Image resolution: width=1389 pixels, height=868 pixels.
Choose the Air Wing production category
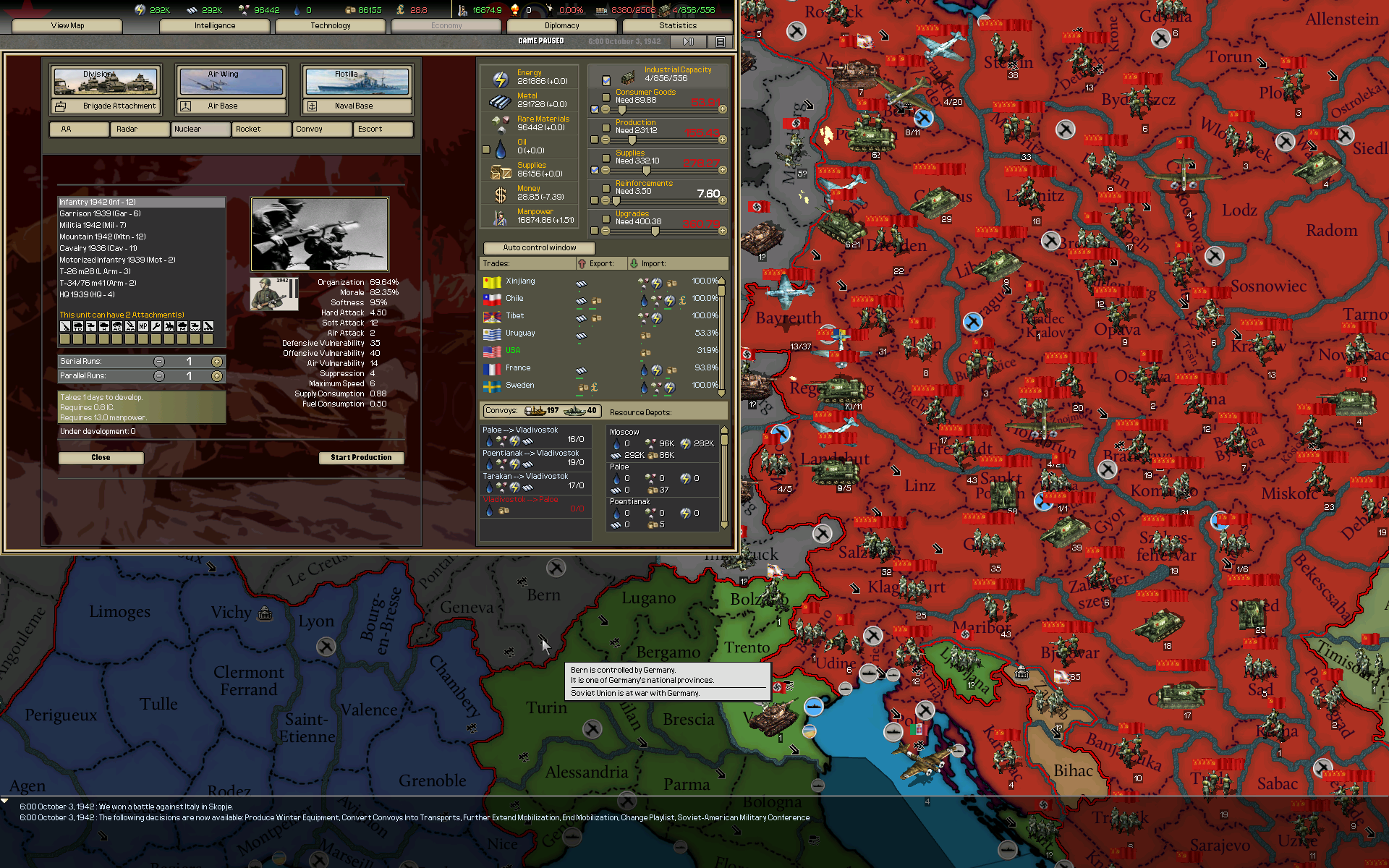231,82
